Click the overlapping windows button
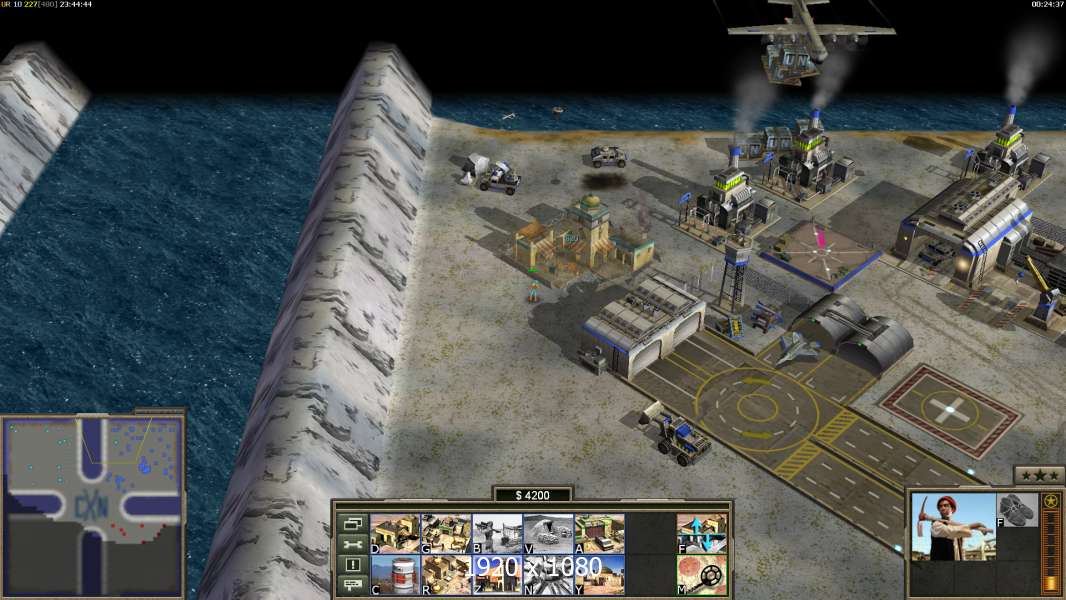The height and width of the screenshot is (600, 1066). 353,523
